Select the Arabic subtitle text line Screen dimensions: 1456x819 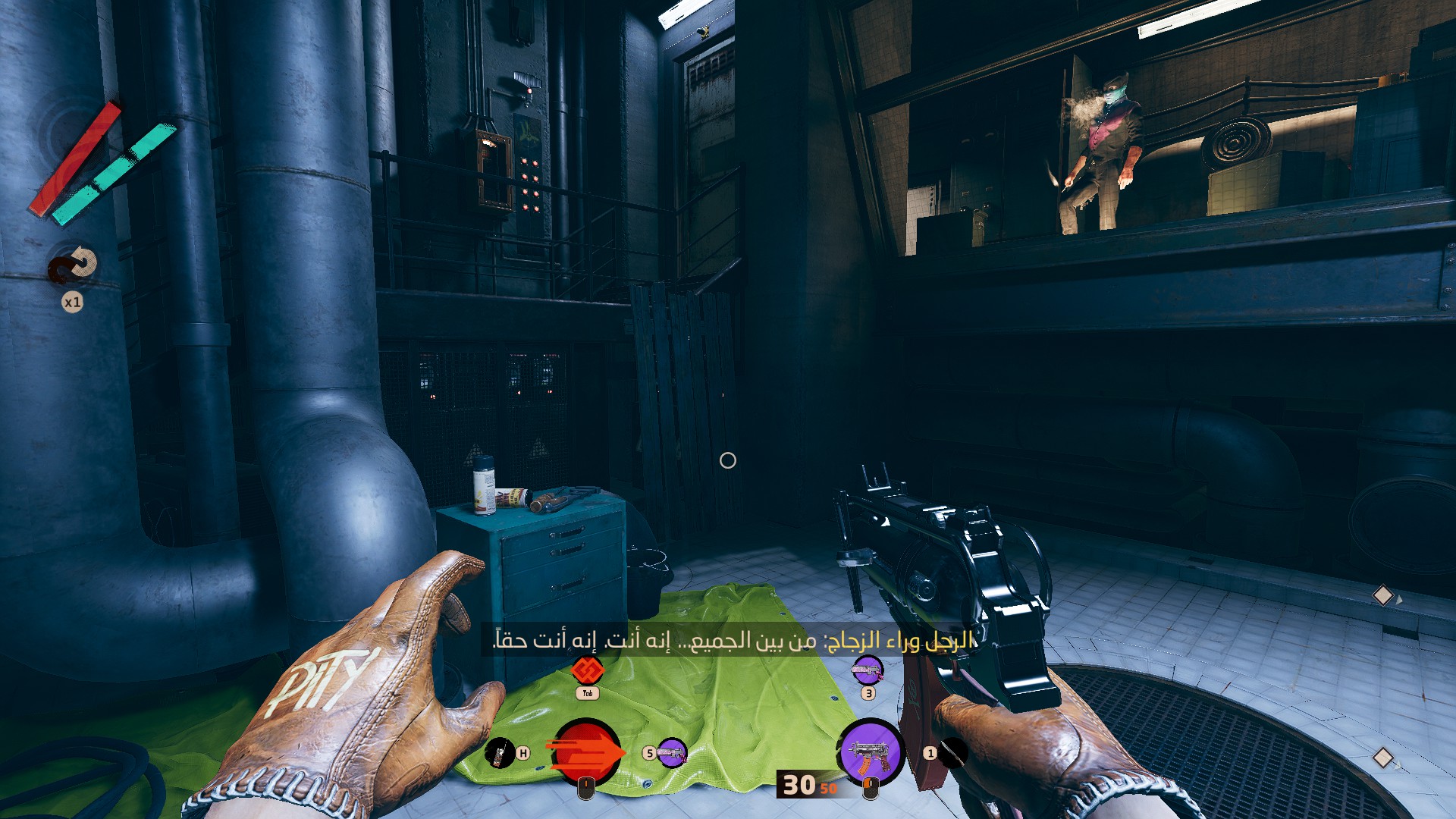[x=728, y=641]
